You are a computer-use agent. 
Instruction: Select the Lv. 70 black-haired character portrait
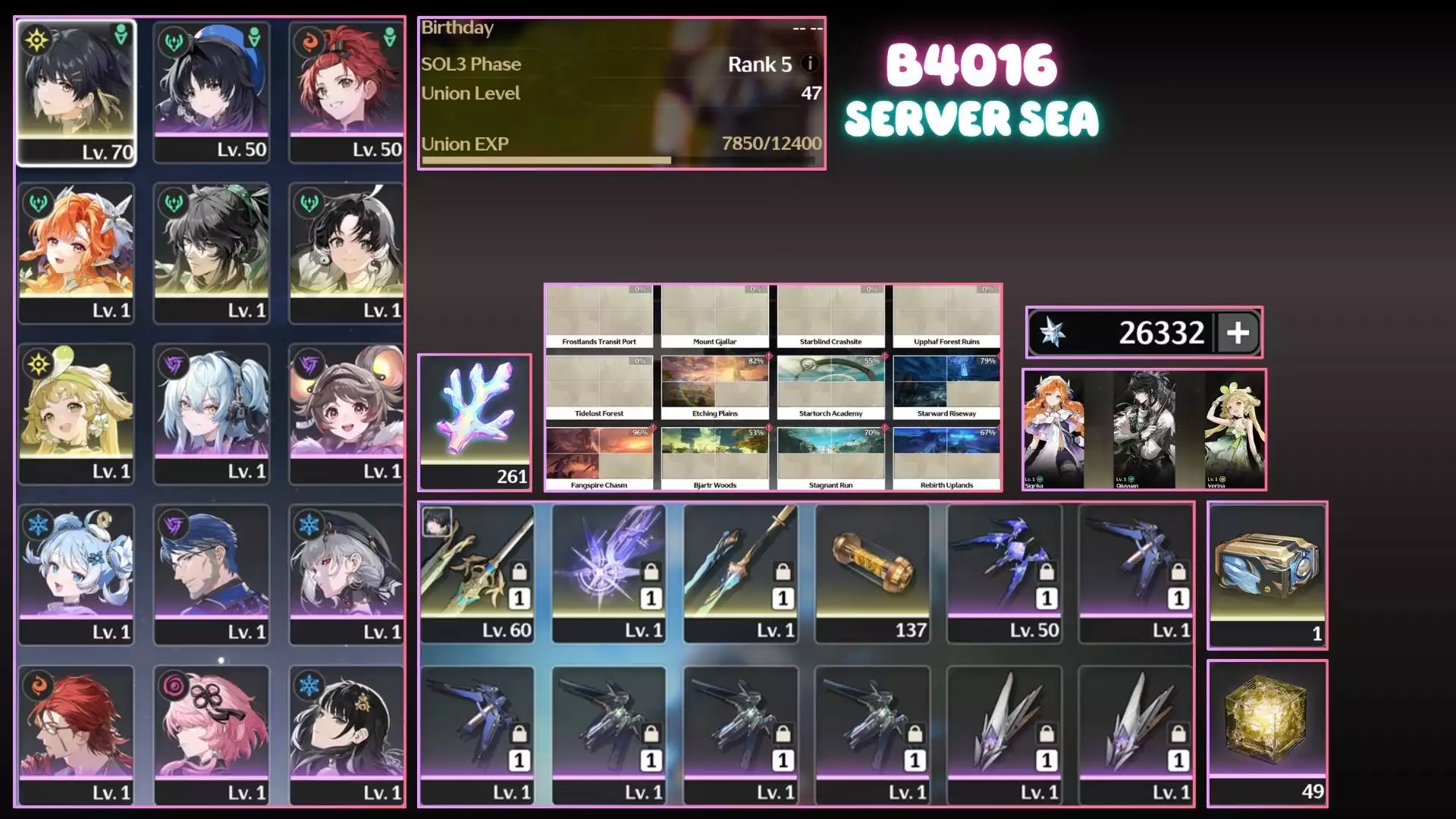pyautogui.click(x=76, y=91)
